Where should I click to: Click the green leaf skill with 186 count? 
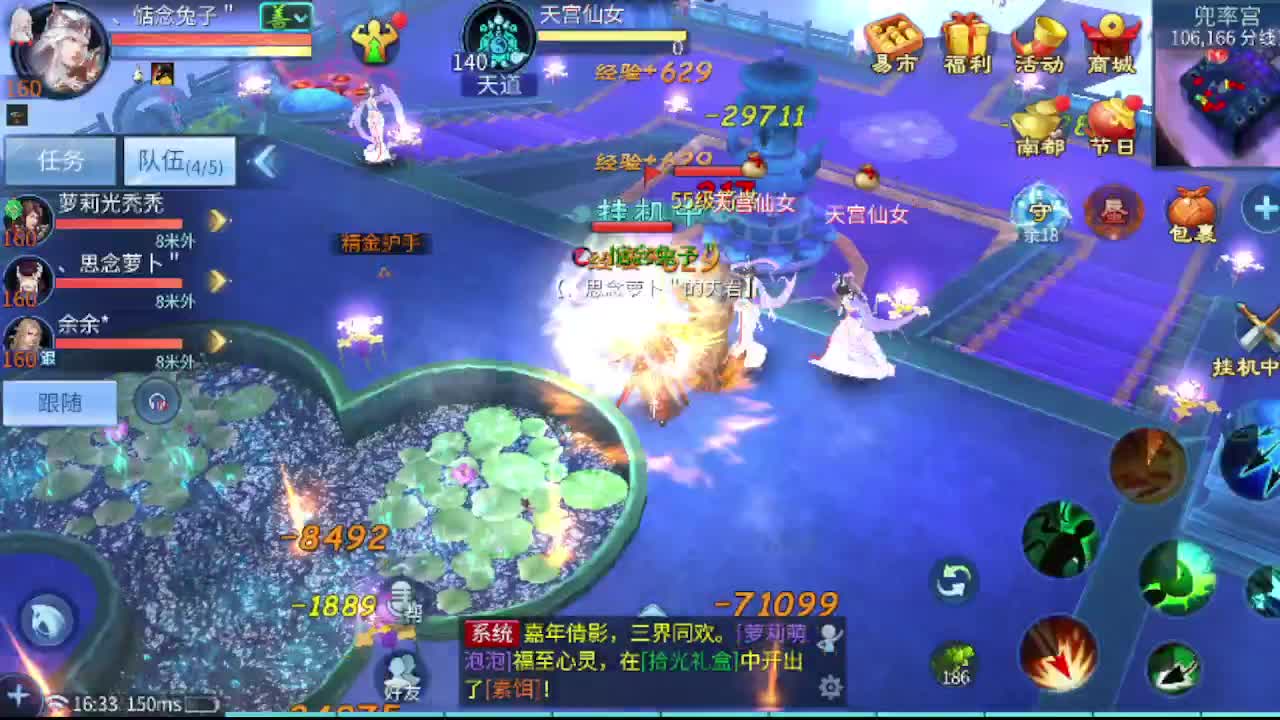pos(957,661)
